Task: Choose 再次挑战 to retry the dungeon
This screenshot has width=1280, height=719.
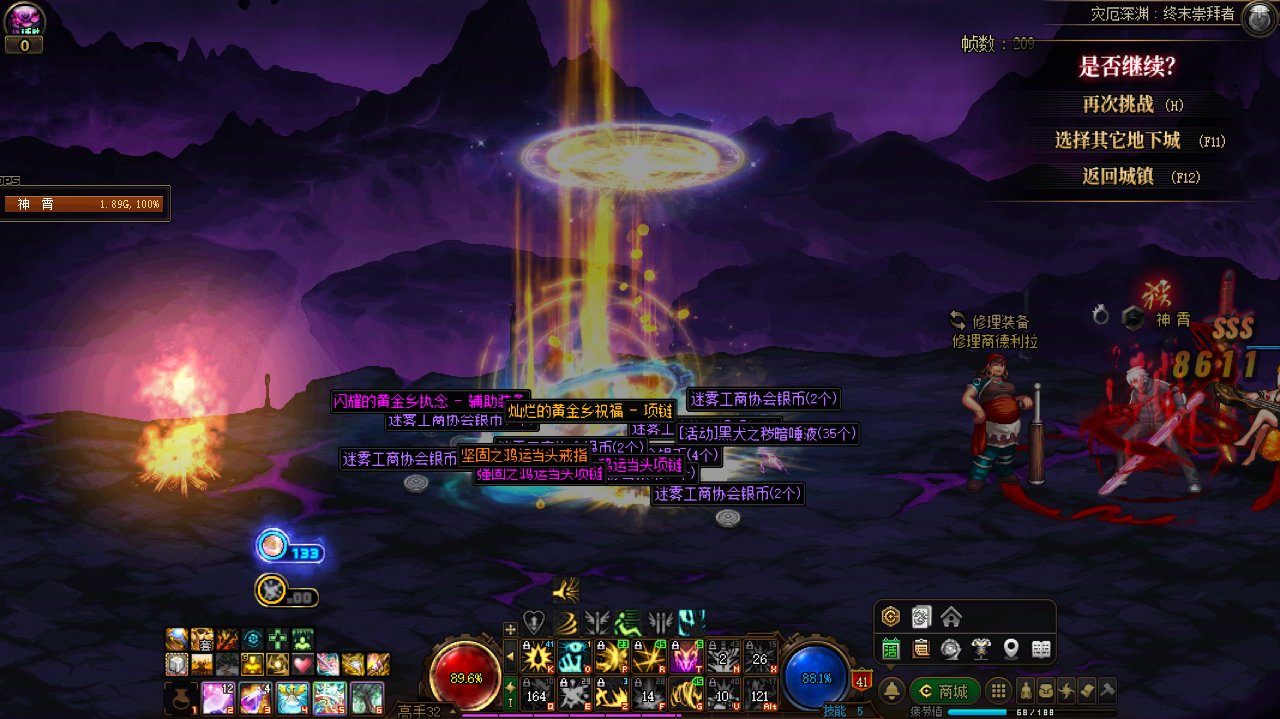Action: click(x=1119, y=104)
